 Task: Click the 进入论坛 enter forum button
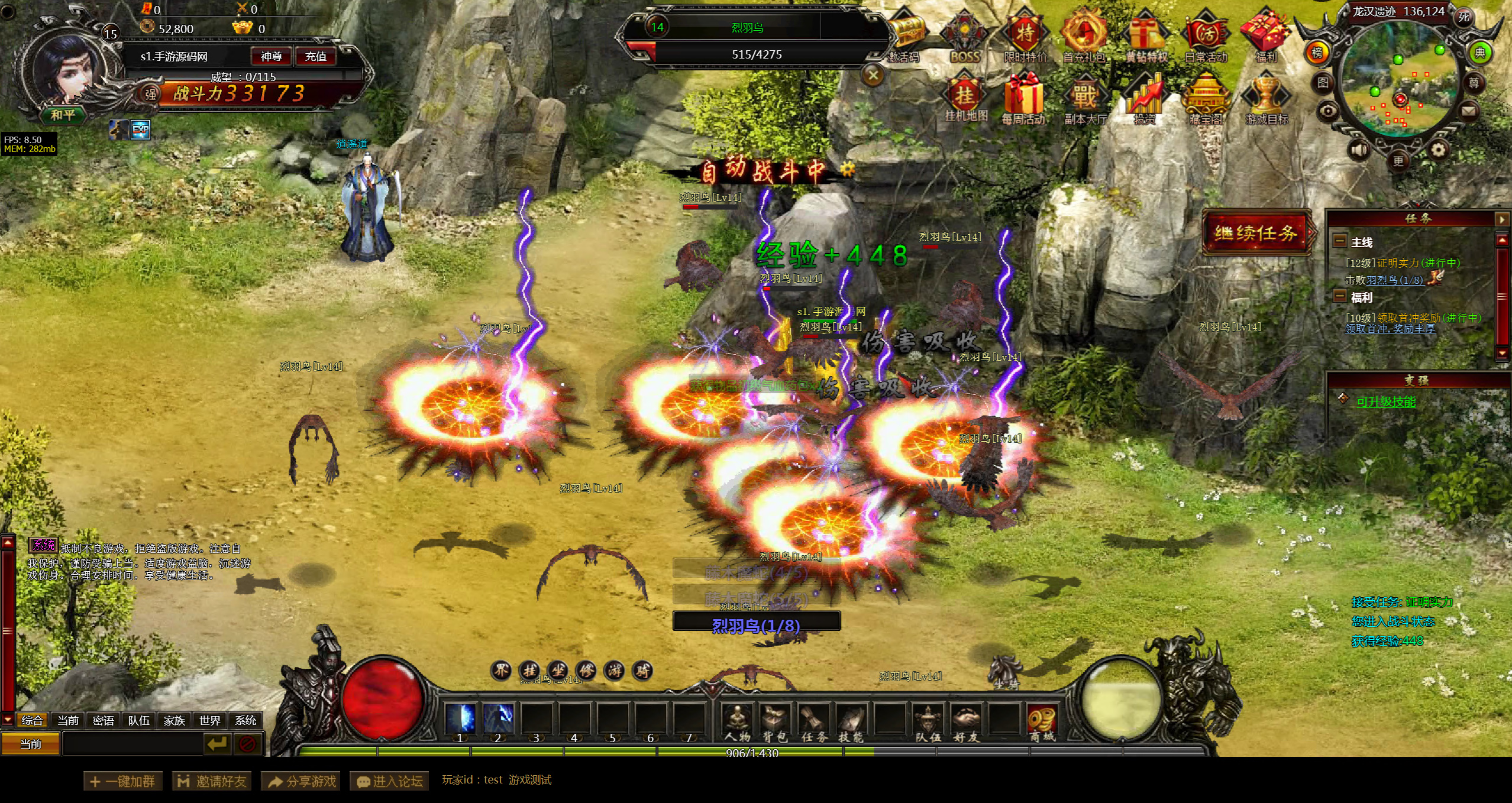click(x=389, y=781)
